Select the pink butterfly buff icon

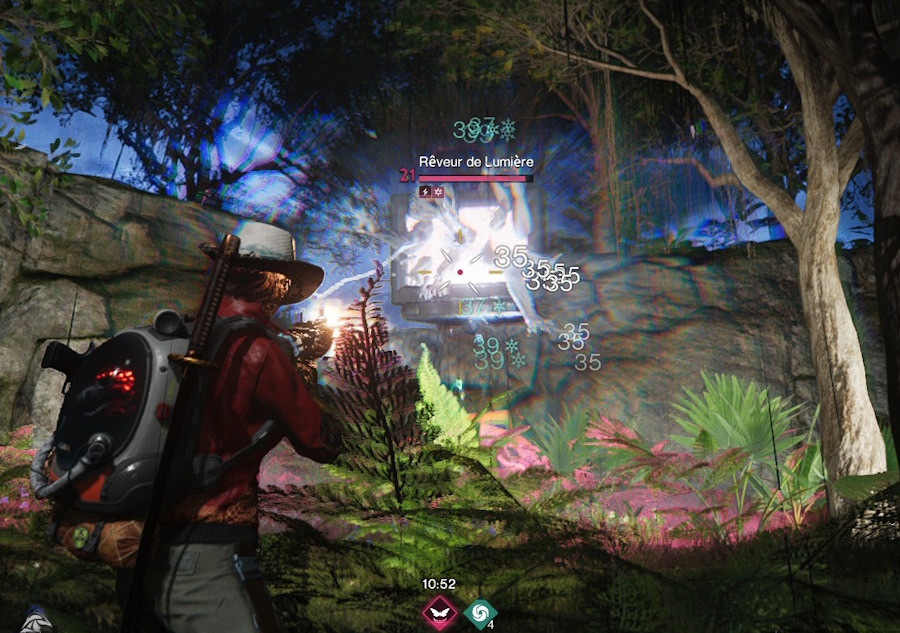438,611
